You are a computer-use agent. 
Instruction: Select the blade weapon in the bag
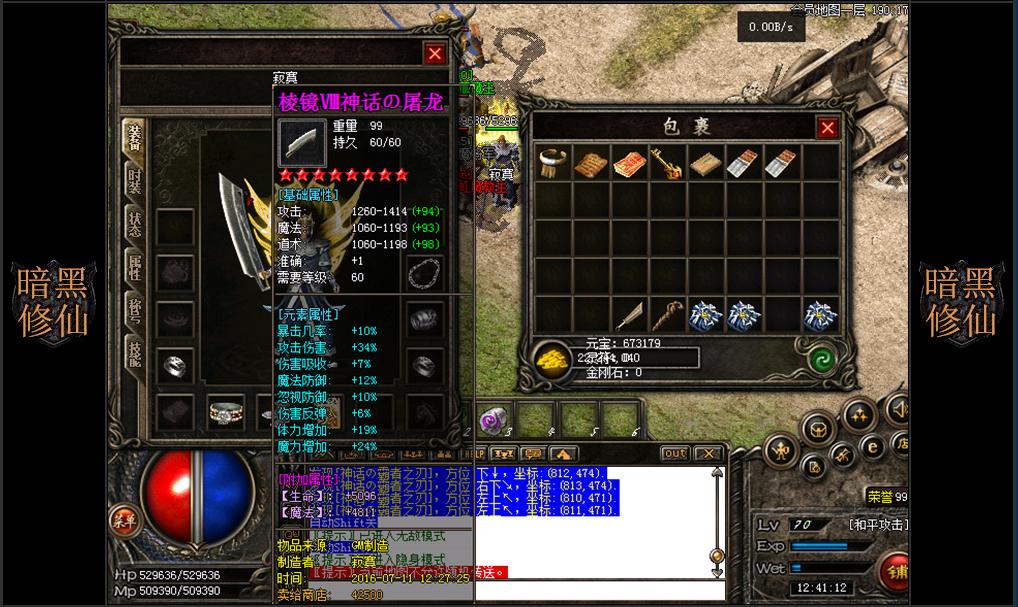tap(628, 315)
